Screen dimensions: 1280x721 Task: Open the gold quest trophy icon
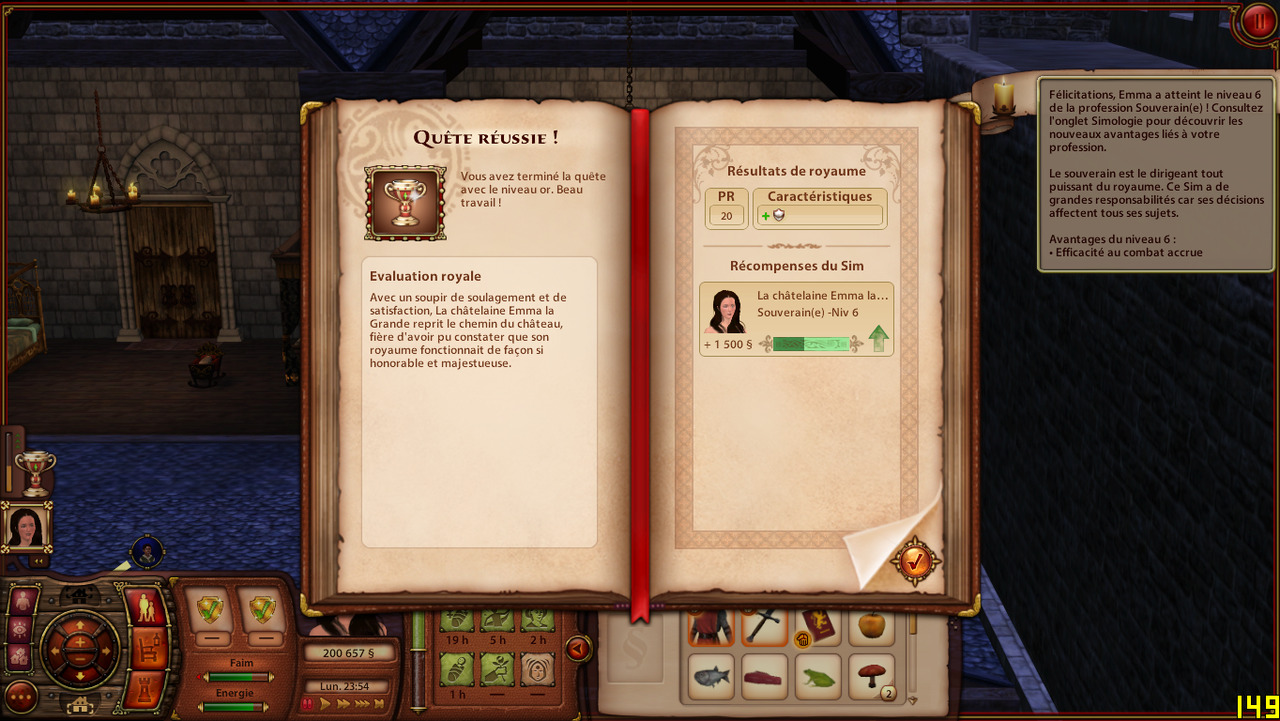pos(35,473)
